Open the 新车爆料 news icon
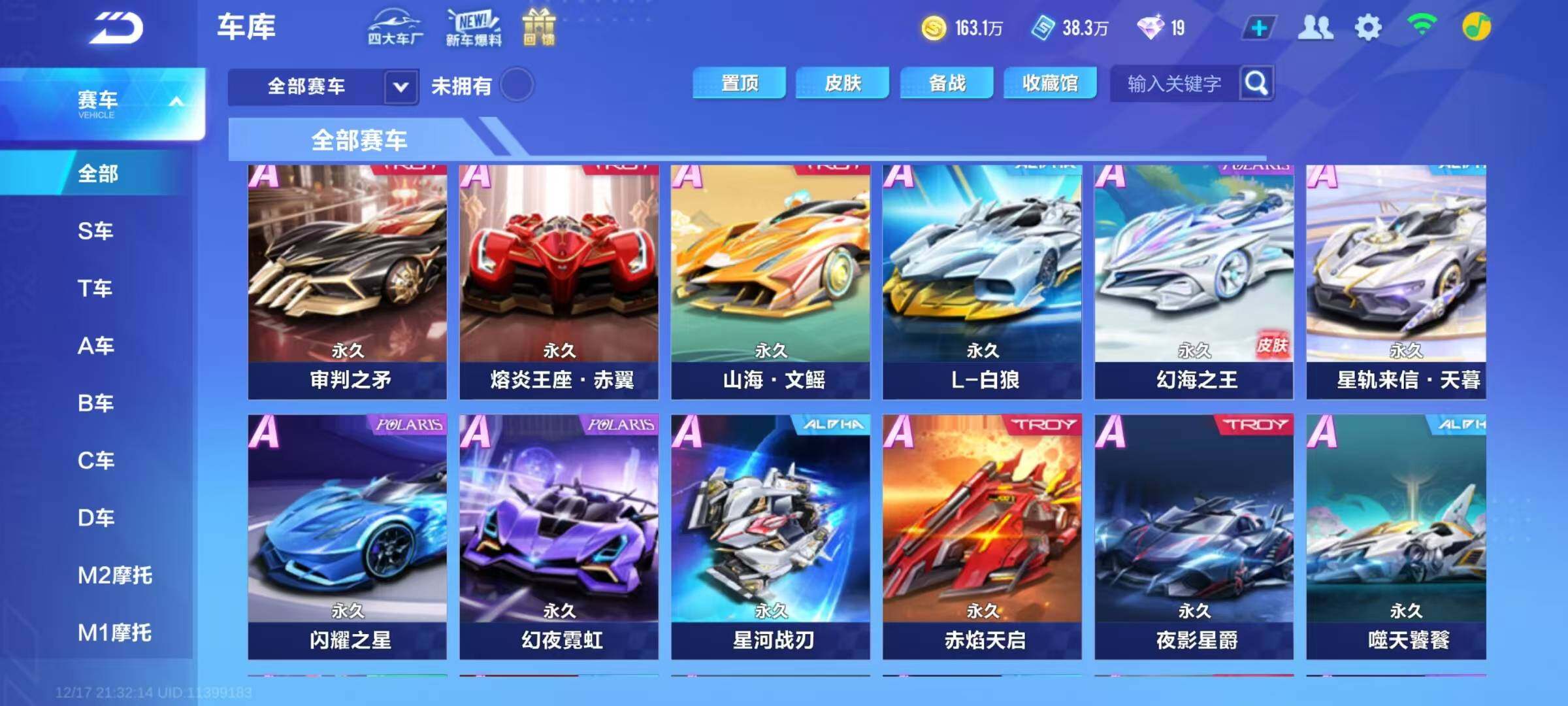The image size is (1568, 706). pos(474,27)
